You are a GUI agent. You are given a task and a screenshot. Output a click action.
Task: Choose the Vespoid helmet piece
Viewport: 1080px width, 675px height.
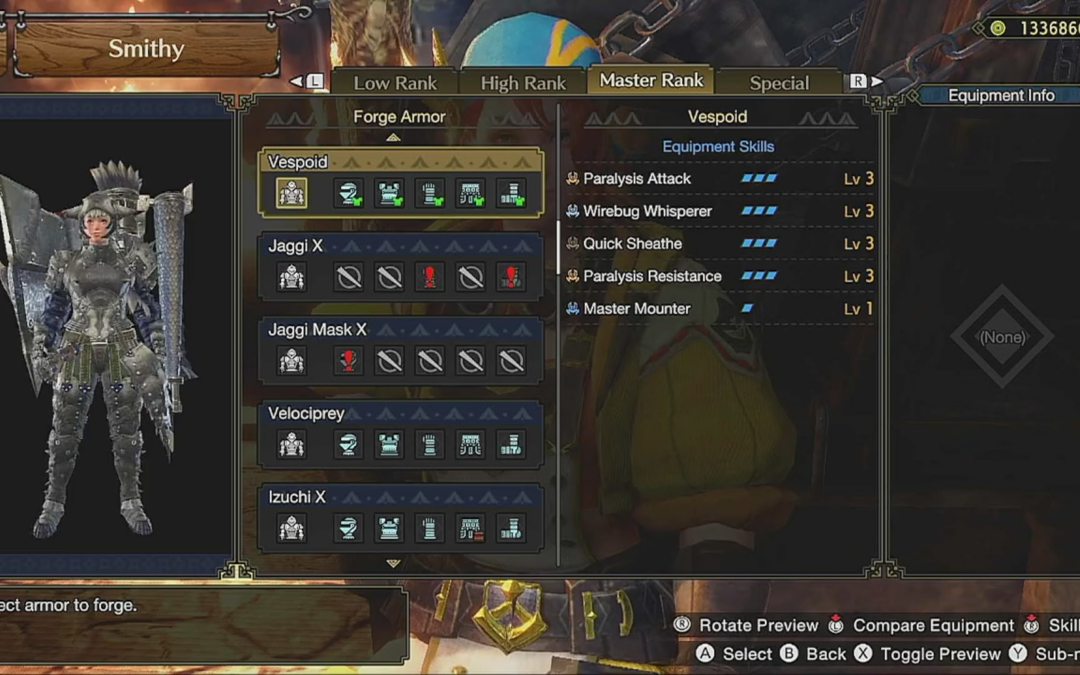coord(349,193)
